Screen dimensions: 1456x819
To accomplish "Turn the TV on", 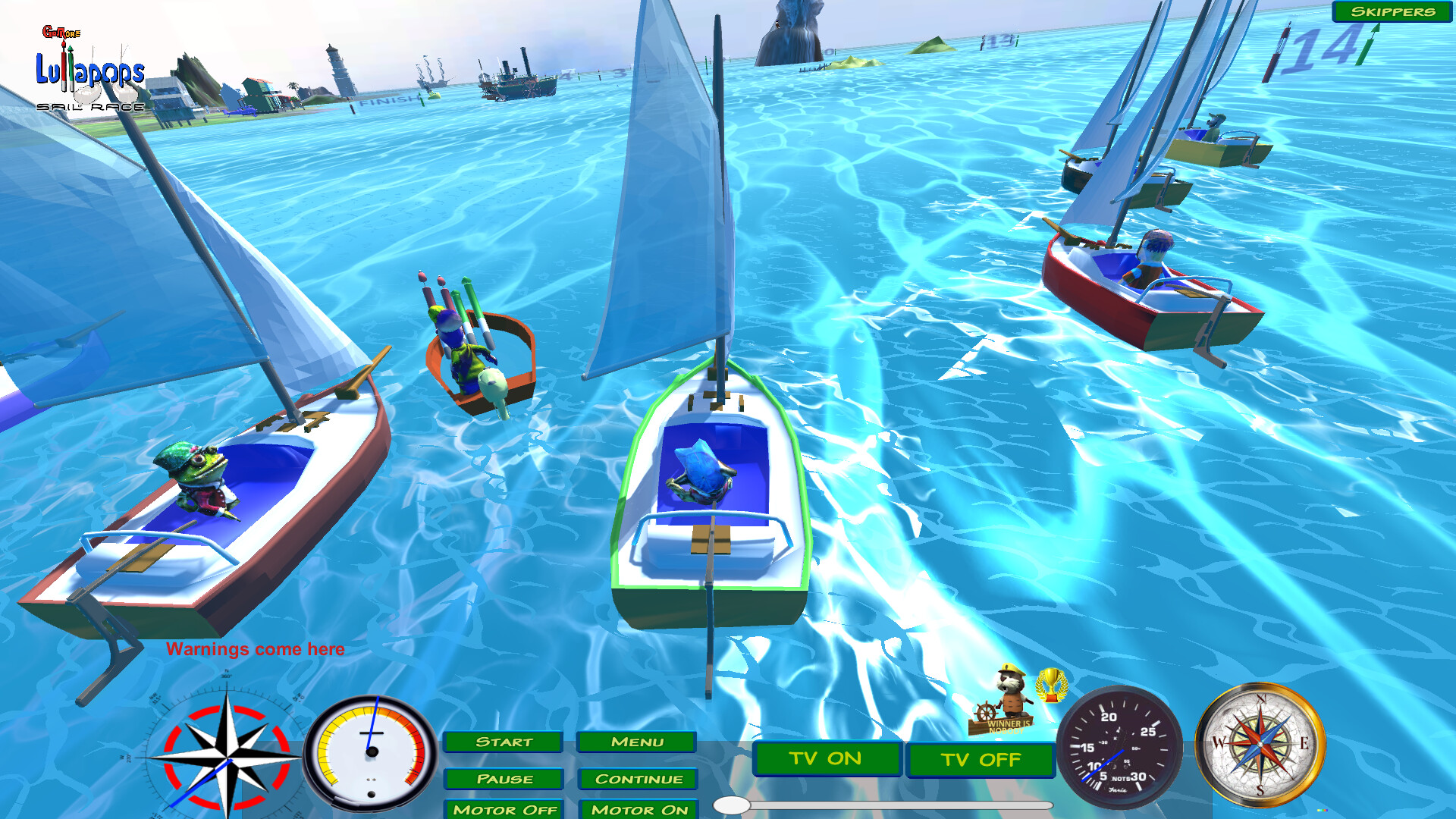I will 826,758.
